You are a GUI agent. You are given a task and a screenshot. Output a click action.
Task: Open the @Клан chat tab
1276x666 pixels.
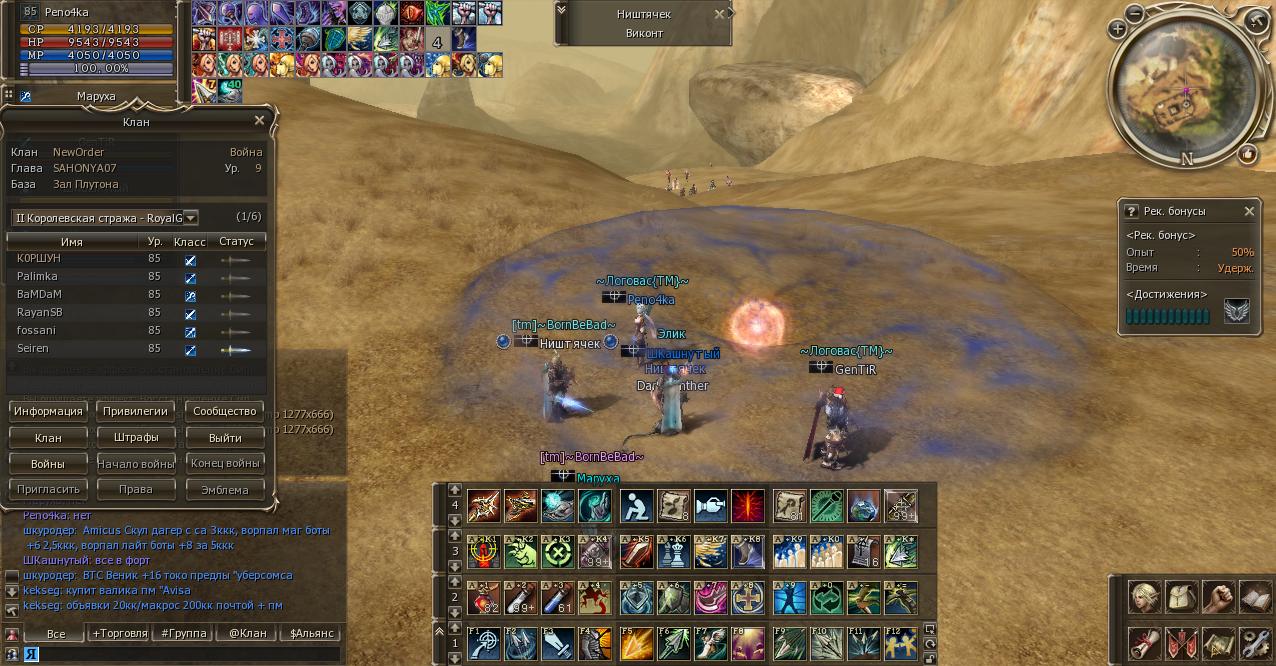coord(247,633)
